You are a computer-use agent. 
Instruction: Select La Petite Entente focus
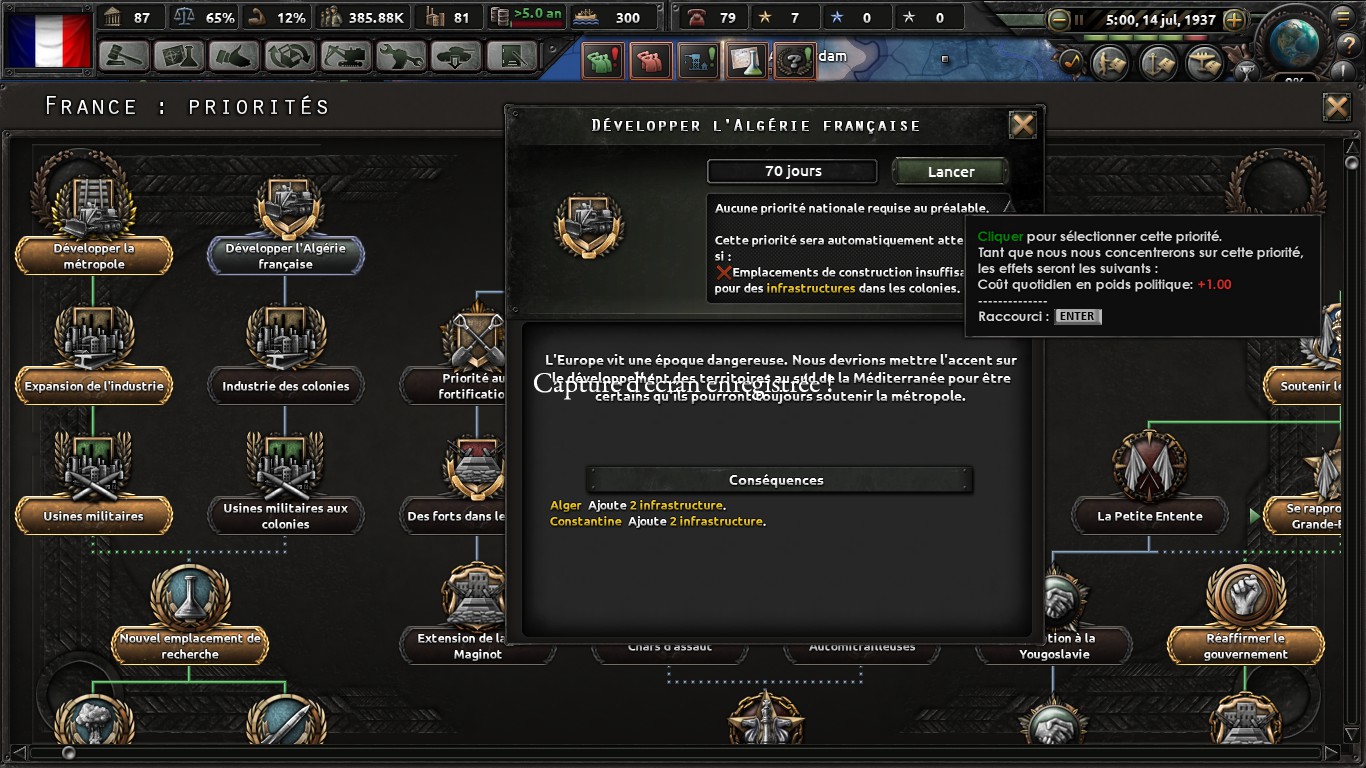point(1149,516)
